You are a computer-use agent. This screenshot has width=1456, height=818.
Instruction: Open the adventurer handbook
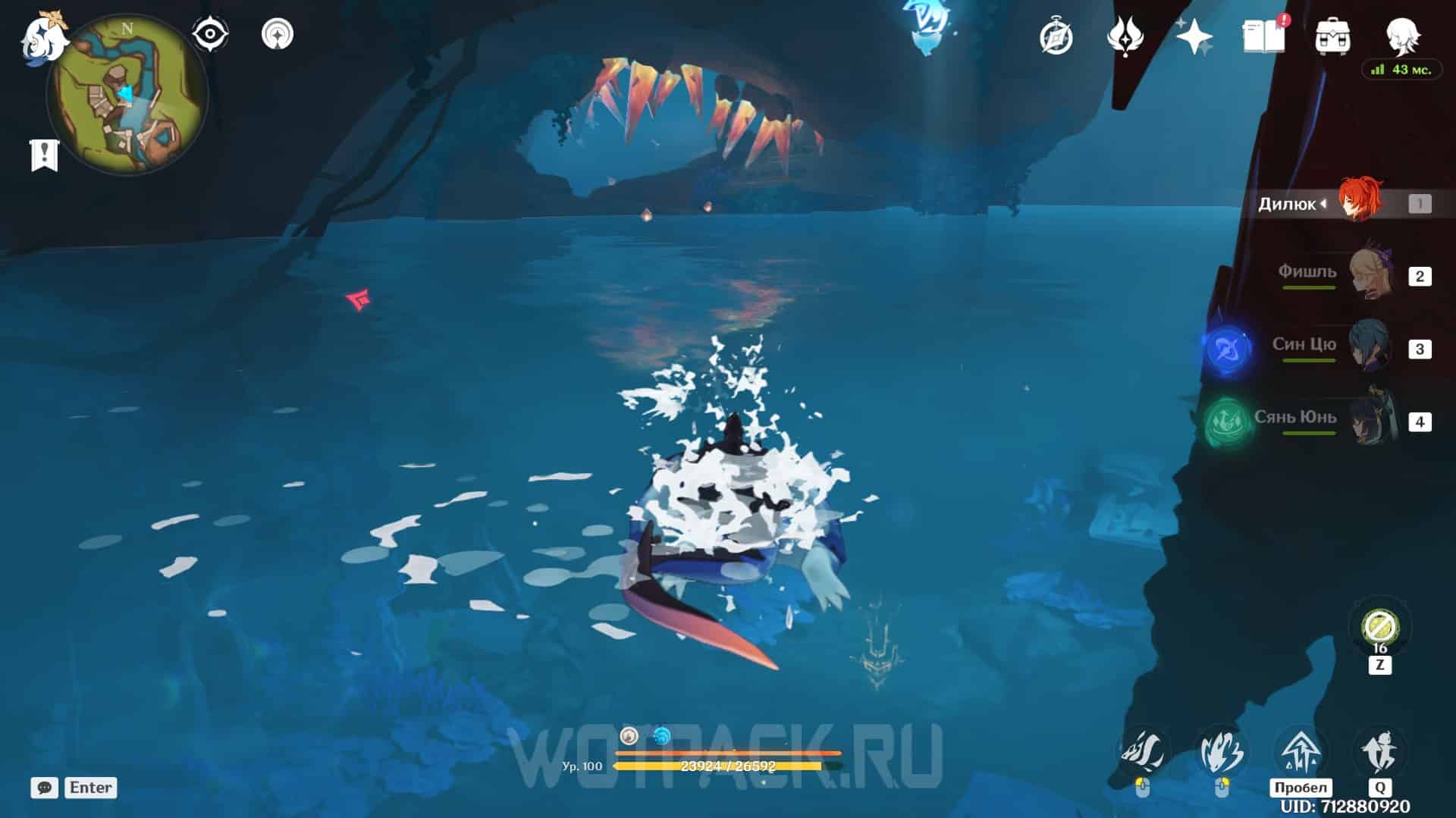coord(1263,36)
